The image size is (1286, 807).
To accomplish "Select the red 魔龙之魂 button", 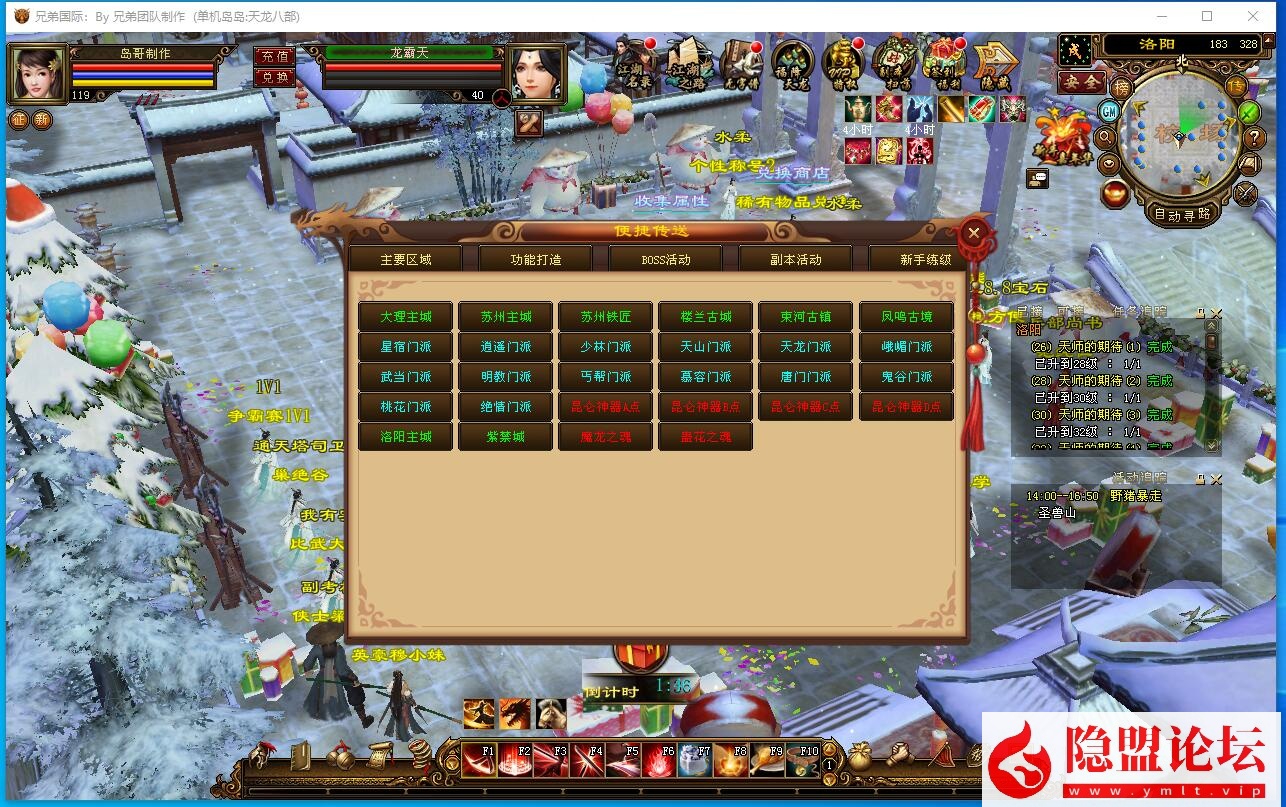I will click(x=606, y=437).
